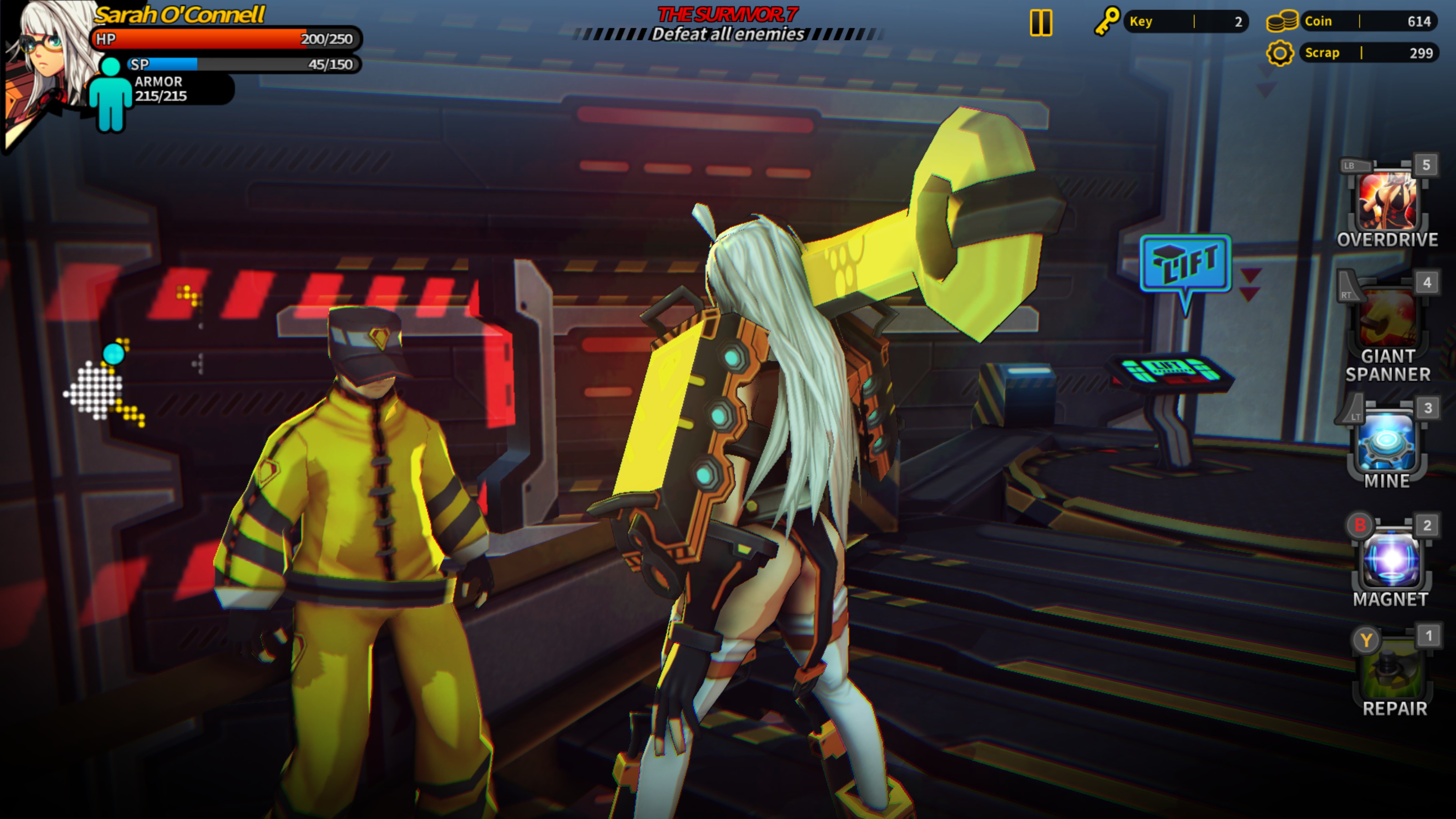Activate the Overdrive skill
Viewport: 1456px width, 819px height.
[1388, 202]
